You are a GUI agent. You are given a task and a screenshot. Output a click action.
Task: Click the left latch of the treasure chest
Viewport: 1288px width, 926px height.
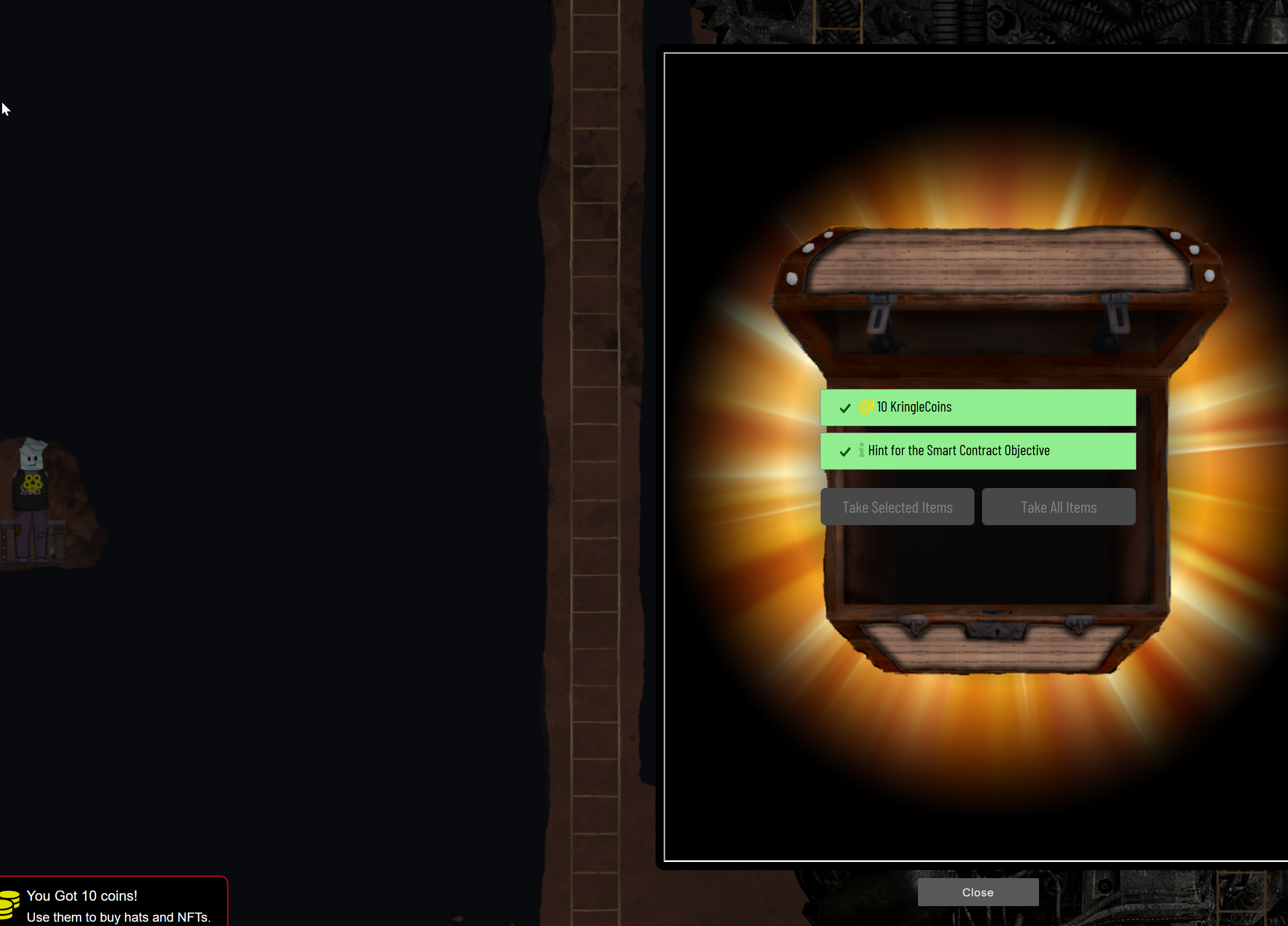pyautogui.click(x=881, y=321)
